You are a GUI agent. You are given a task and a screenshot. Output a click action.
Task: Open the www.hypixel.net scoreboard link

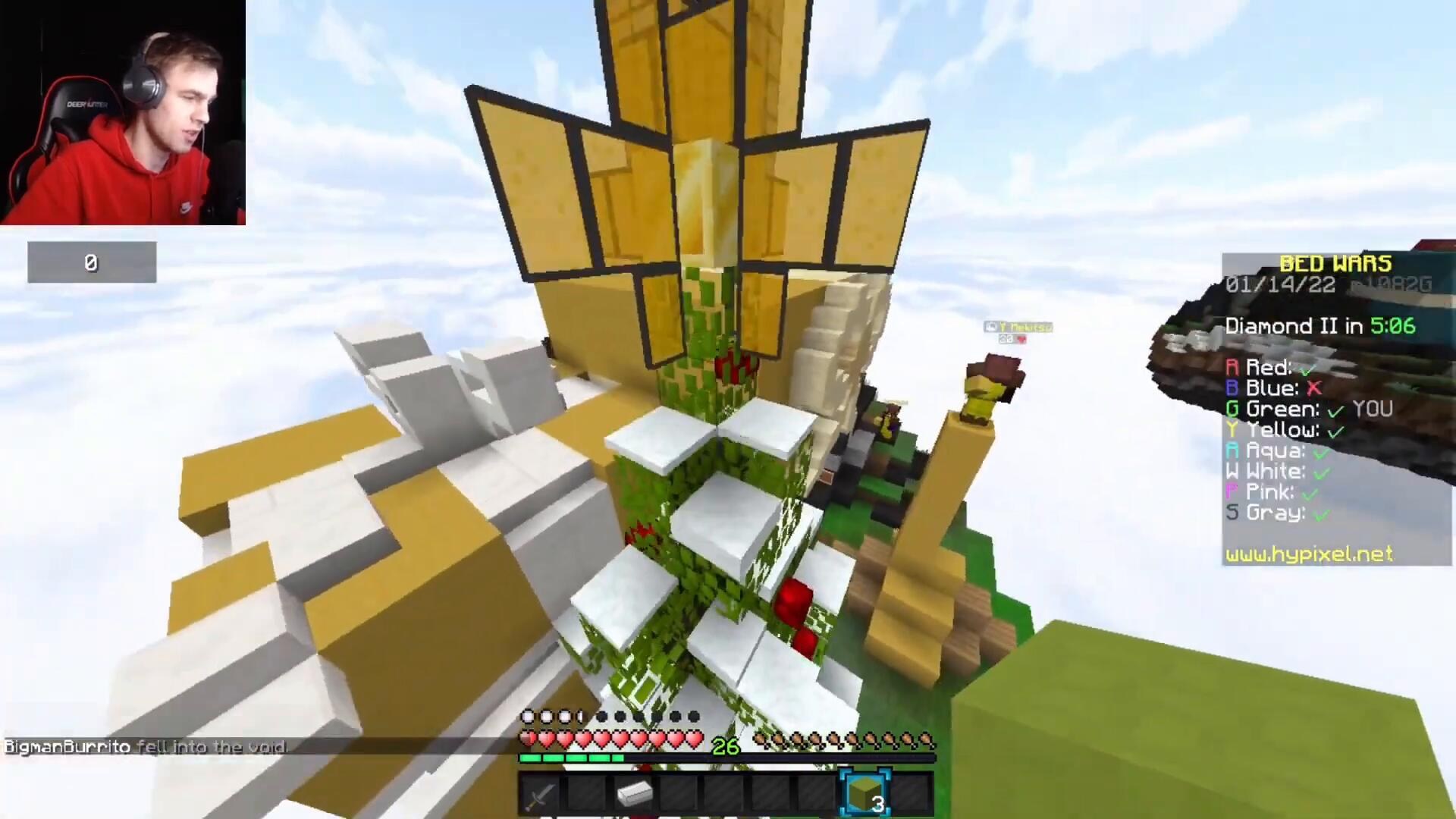[x=1309, y=554]
